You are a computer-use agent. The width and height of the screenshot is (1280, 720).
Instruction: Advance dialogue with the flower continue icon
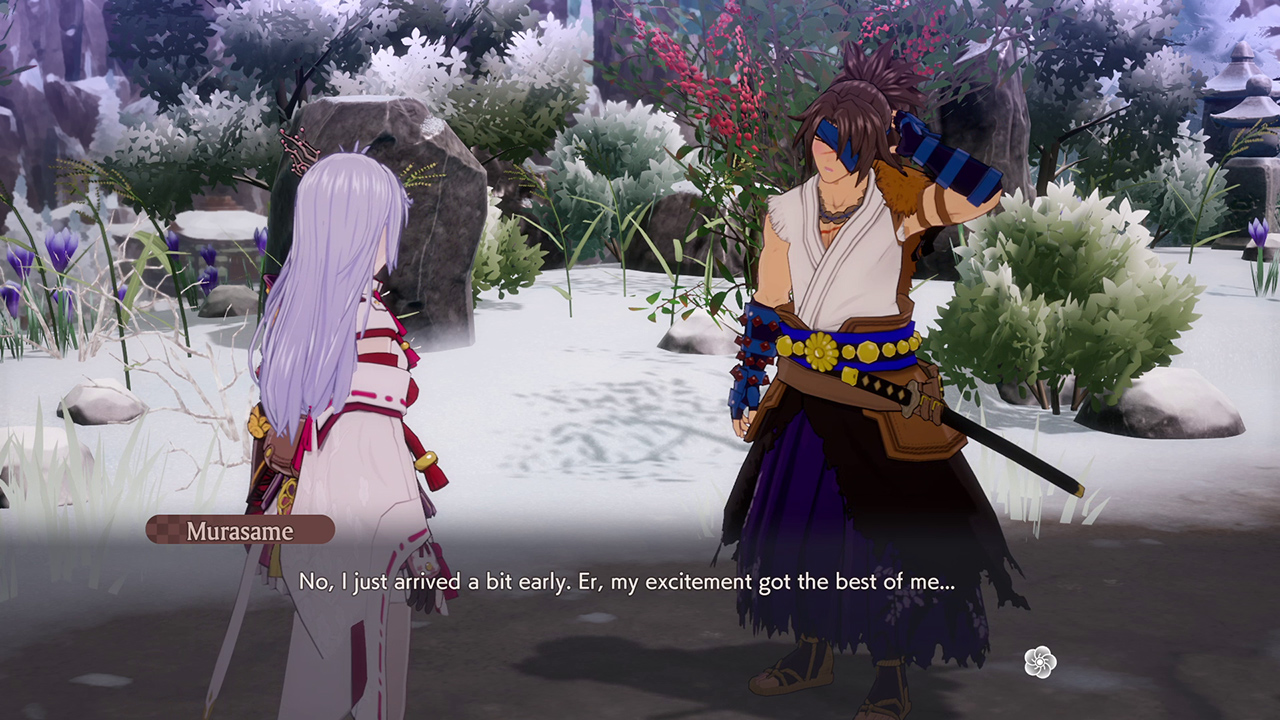pyautogui.click(x=1040, y=662)
